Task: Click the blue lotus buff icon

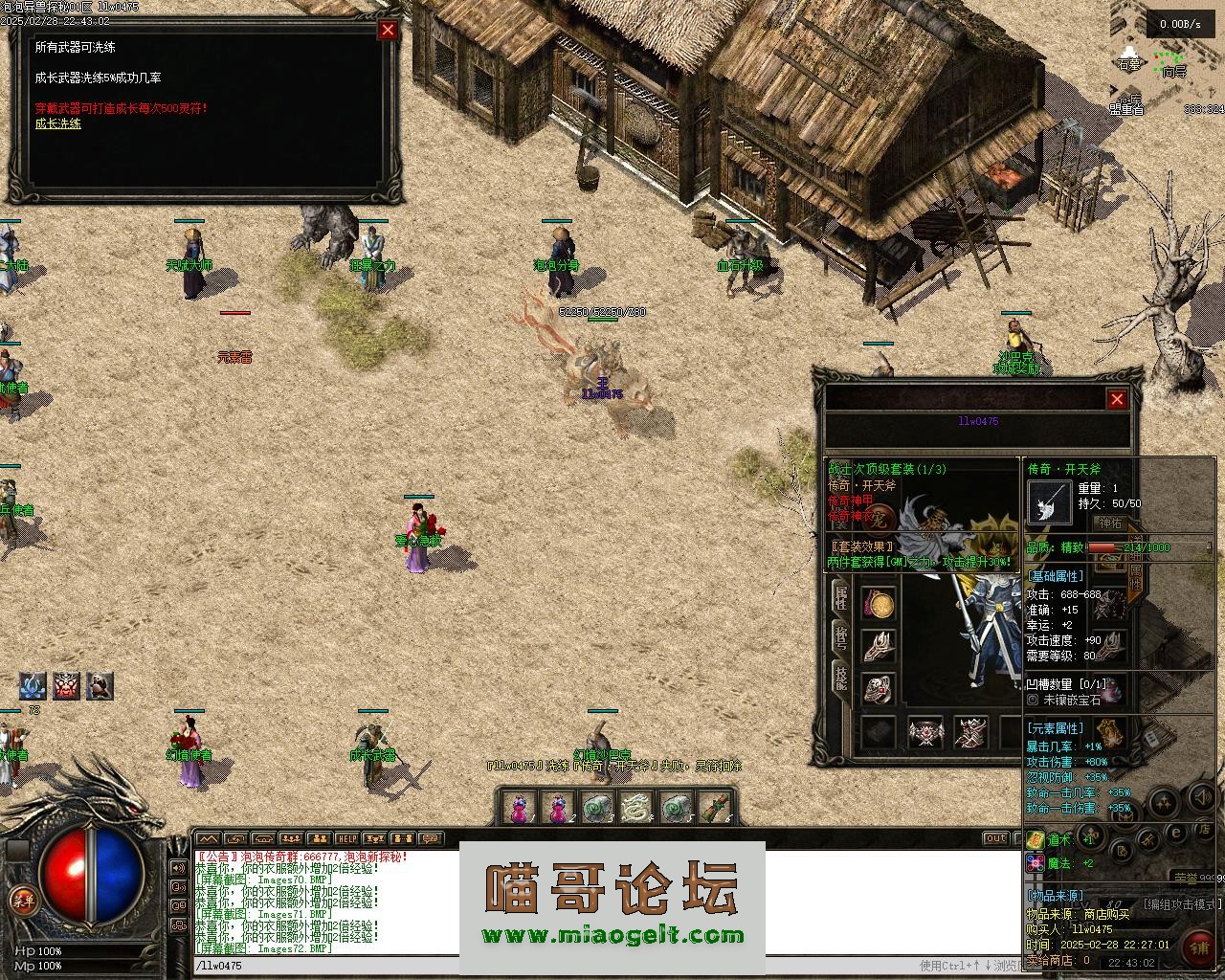Action: tap(33, 685)
